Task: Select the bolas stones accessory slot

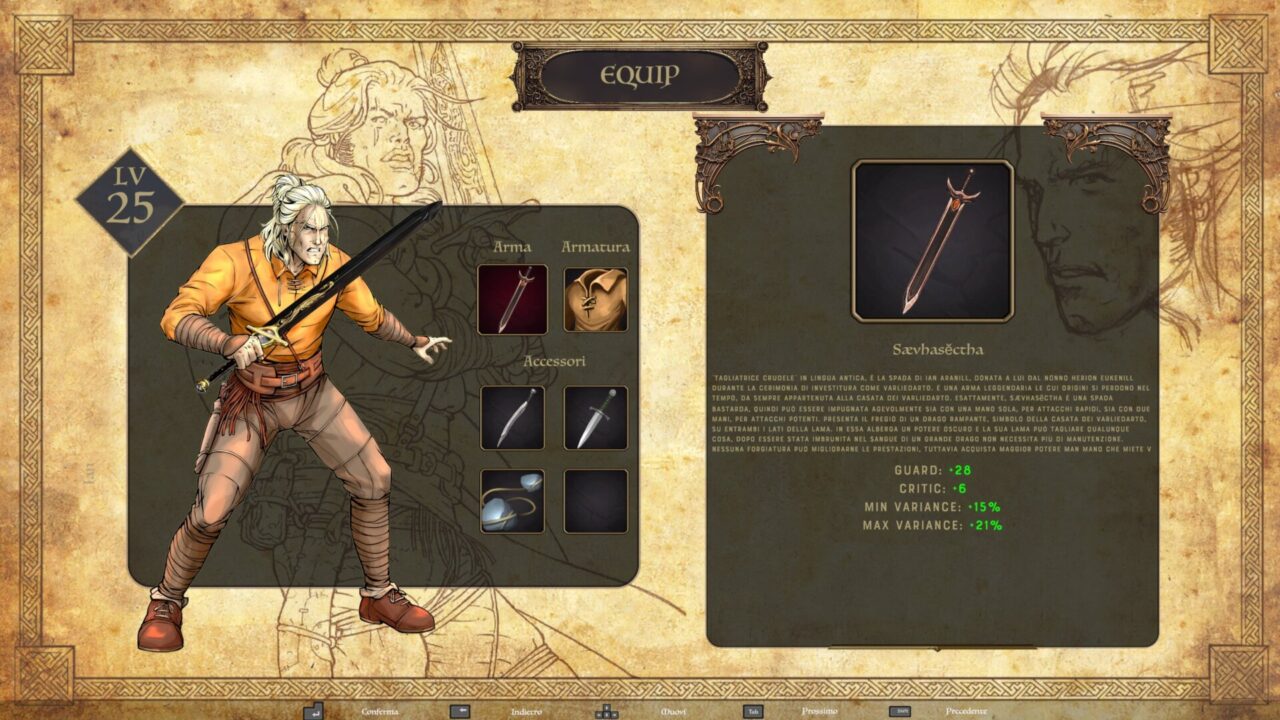Action: [x=512, y=501]
